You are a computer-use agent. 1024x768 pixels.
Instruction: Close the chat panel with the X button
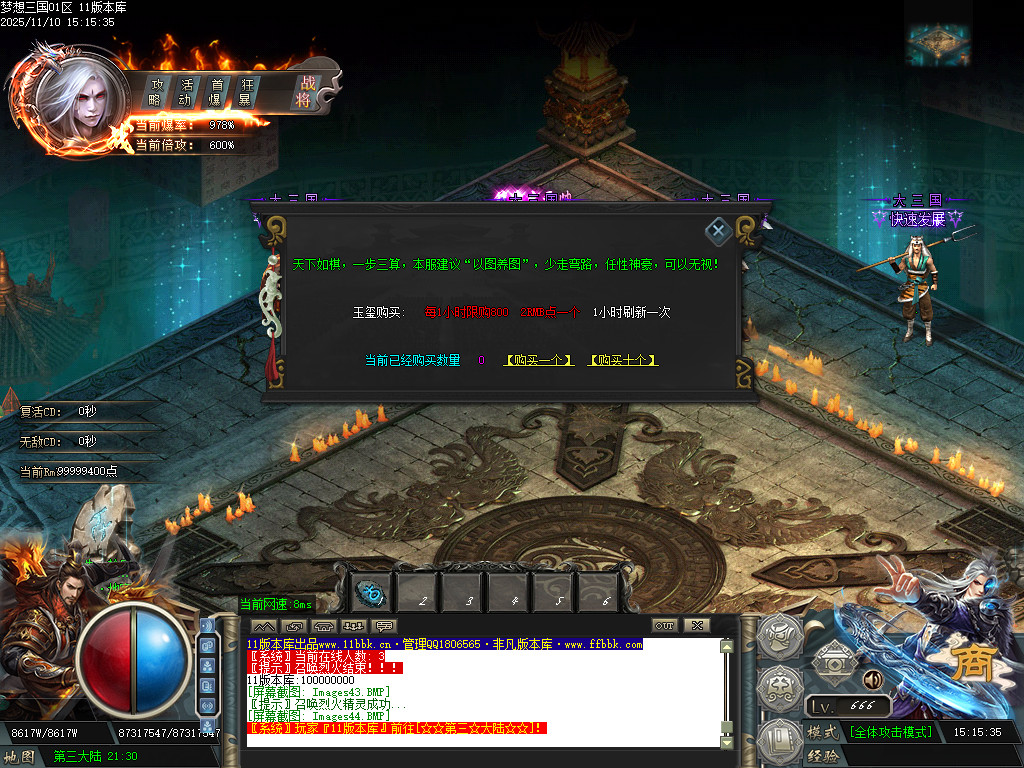(x=696, y=626)
